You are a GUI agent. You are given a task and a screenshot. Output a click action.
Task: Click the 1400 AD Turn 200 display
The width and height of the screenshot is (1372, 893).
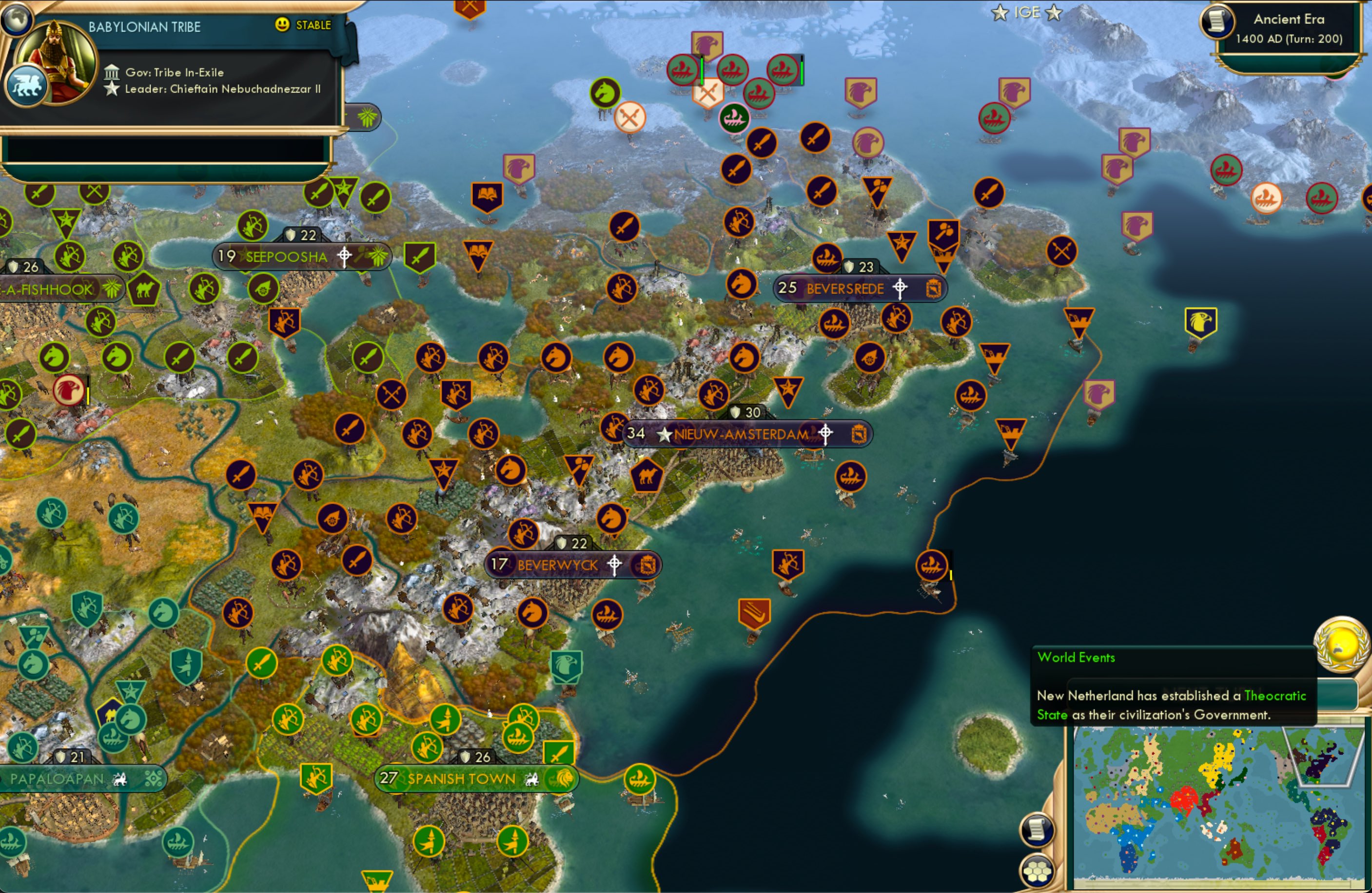coord(1289,39)
